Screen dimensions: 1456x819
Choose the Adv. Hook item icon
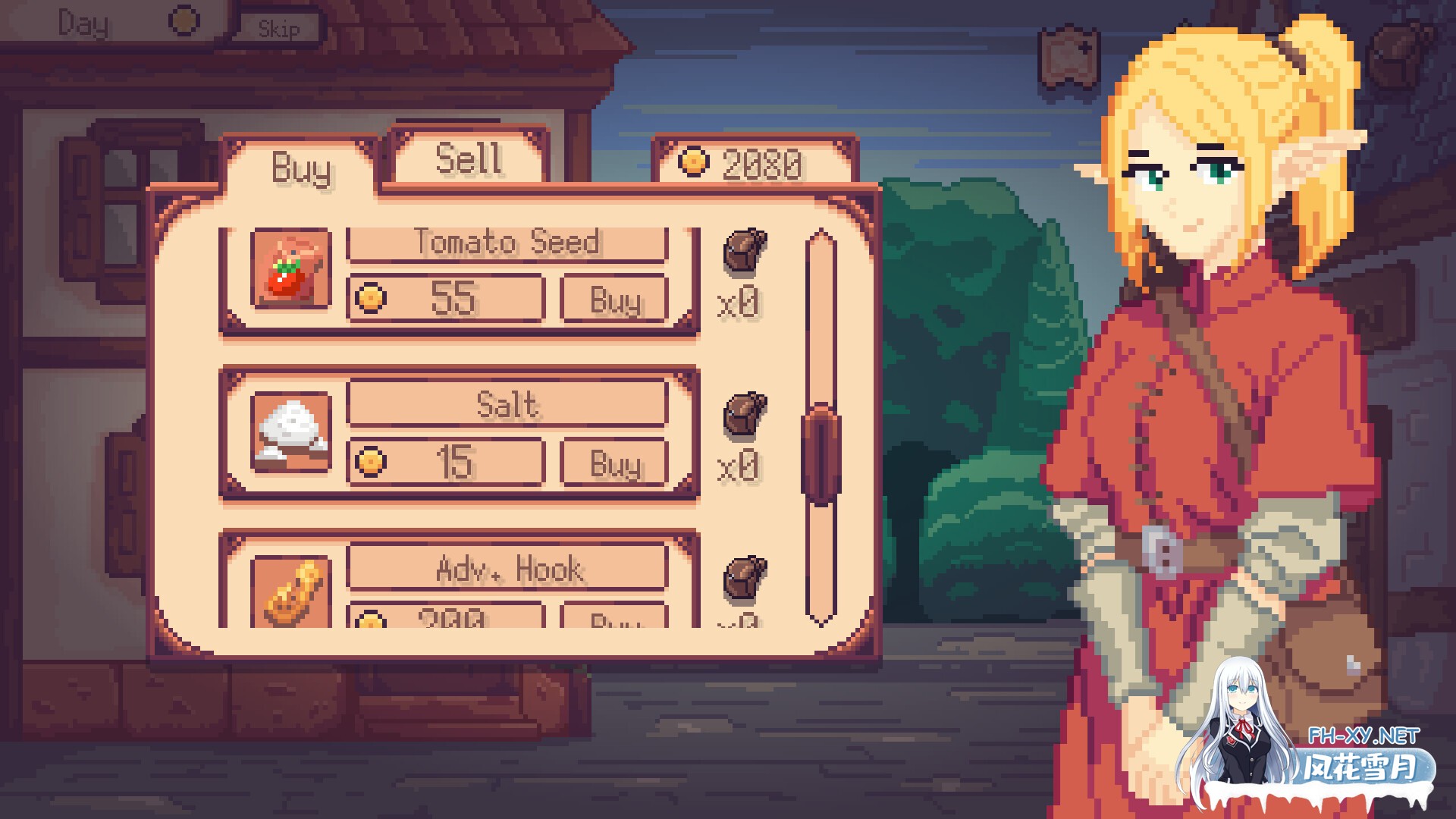[x=291, y=593]
